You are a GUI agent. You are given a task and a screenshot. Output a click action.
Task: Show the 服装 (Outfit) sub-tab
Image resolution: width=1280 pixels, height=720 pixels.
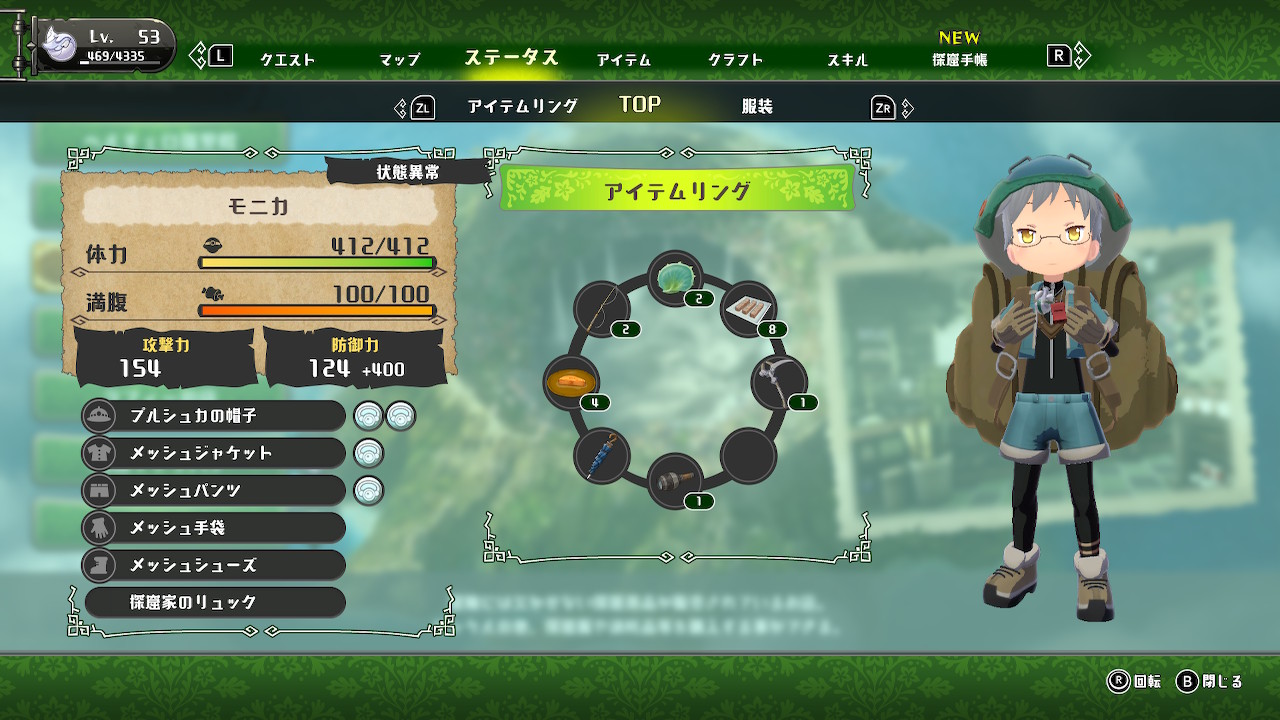(x=757, y=107)
